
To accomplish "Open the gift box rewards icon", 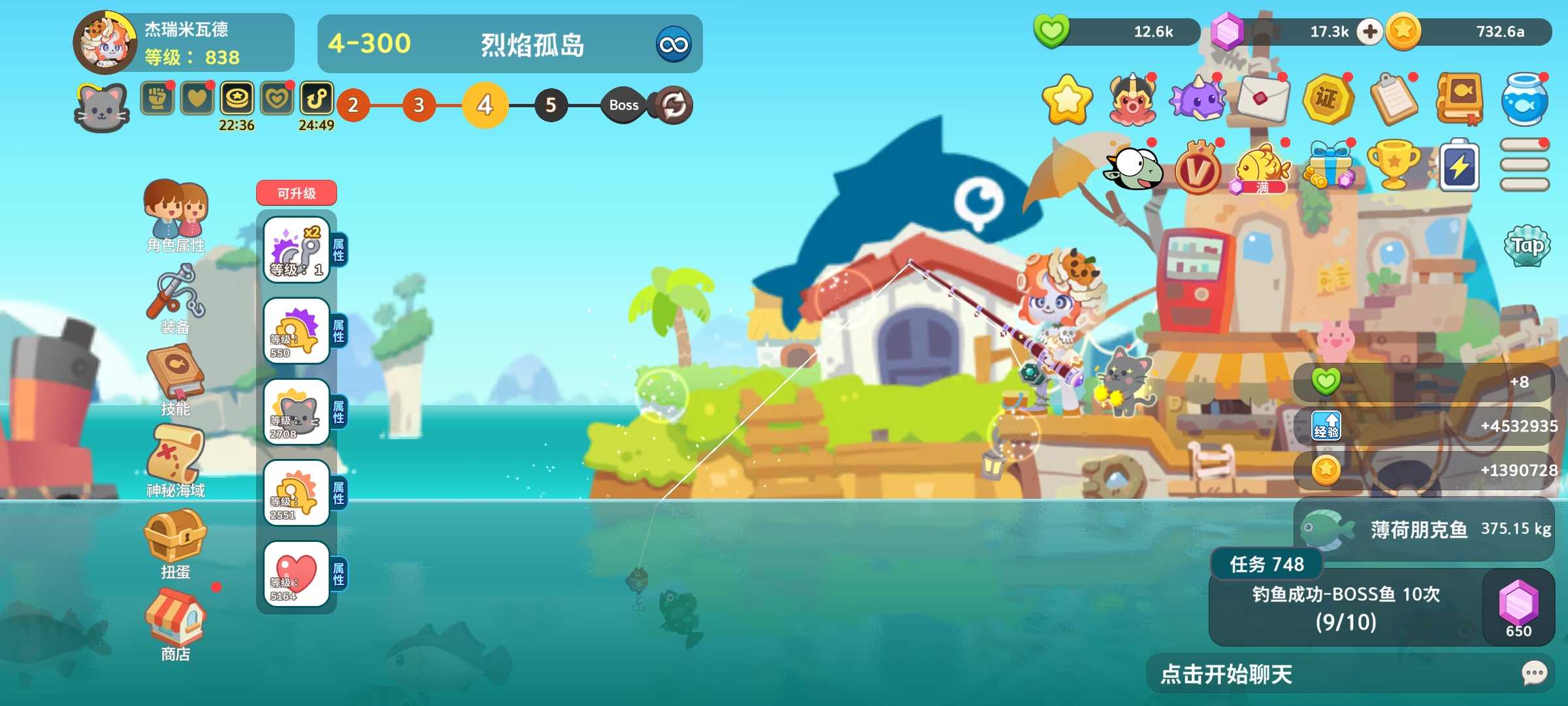I will coord(1331,165).
